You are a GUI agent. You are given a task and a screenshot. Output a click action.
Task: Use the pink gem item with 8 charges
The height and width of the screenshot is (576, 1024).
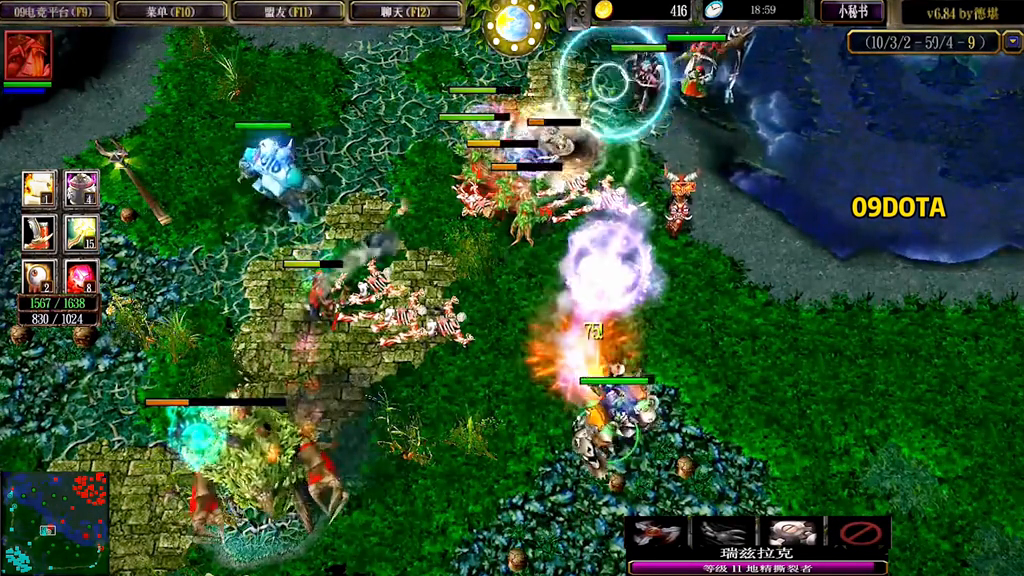81,275
